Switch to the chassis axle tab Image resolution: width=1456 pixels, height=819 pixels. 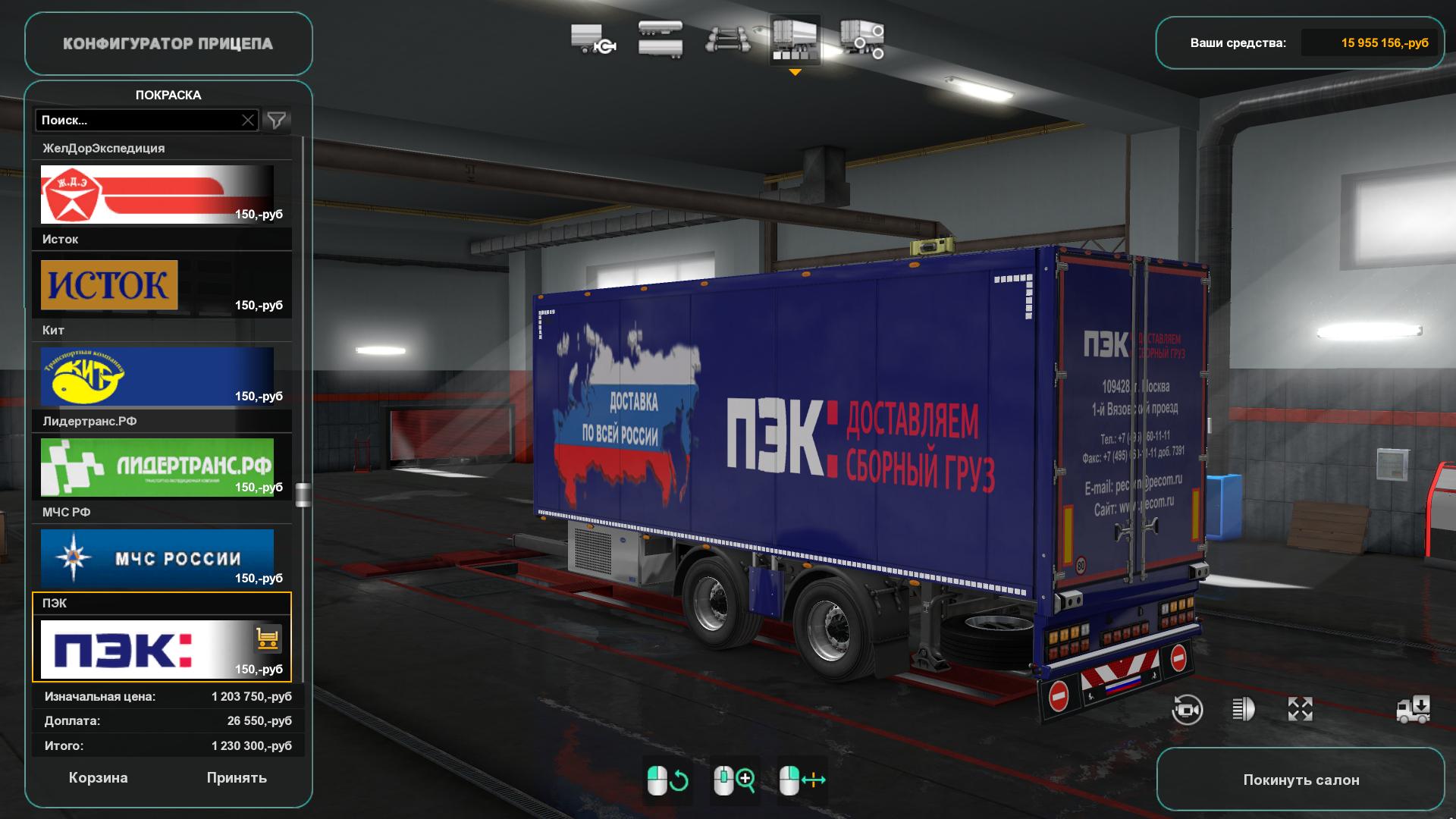tap(727, 39)
